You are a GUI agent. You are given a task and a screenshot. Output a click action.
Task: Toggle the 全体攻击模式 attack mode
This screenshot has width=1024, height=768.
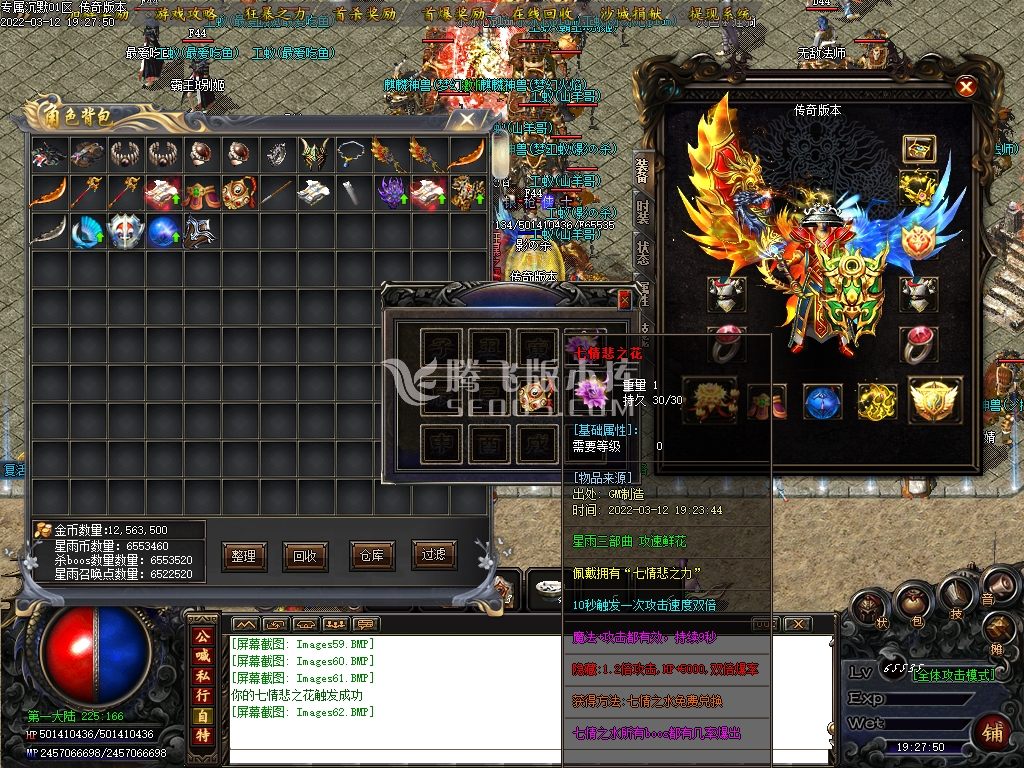(x=953, y=675)
